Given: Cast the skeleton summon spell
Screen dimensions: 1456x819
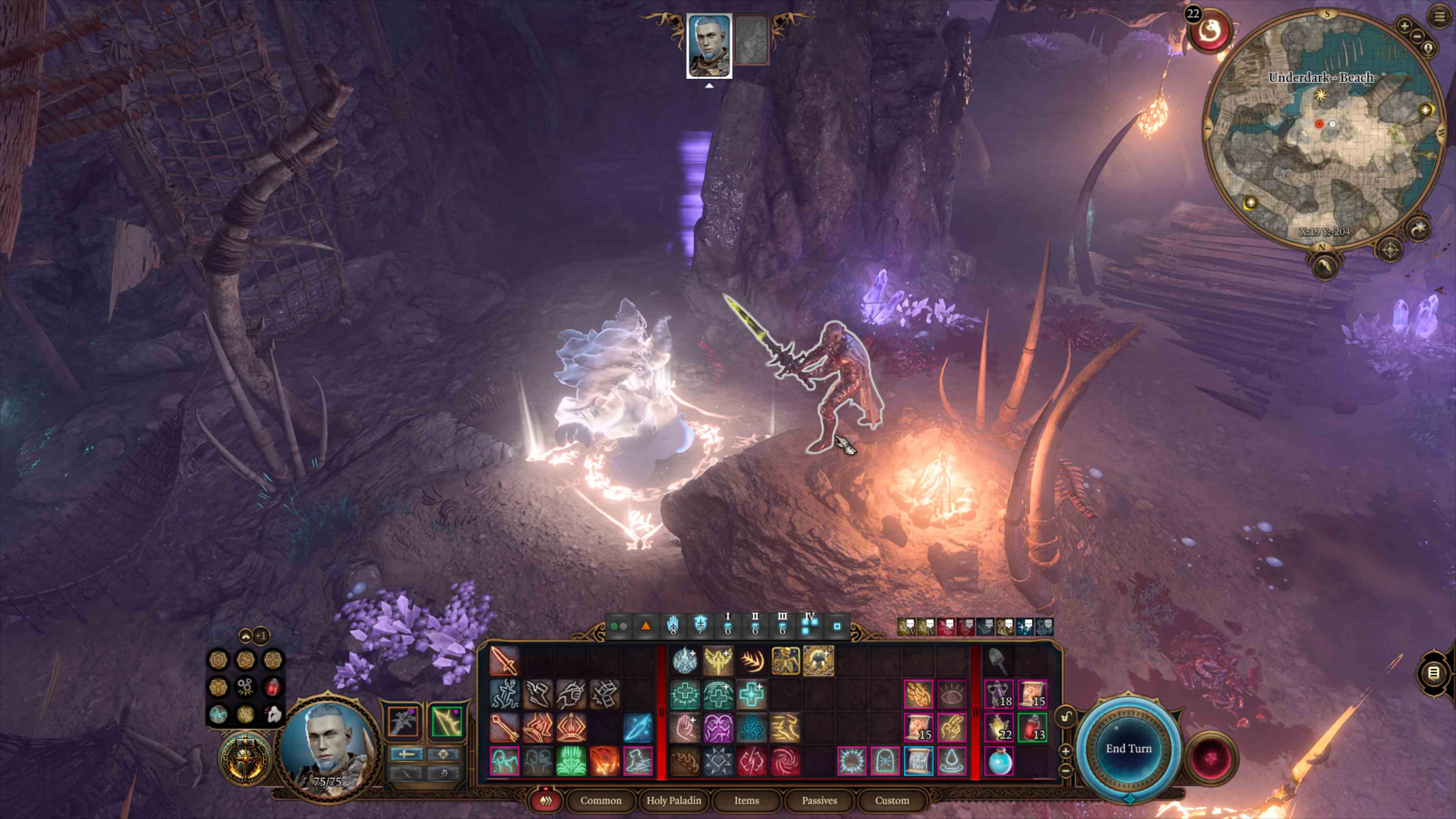Looking at the screenshot, I should tap(785, 660).
